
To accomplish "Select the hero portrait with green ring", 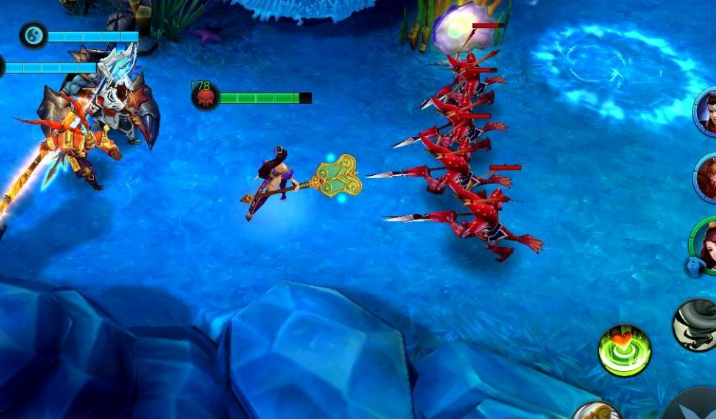I will [x=706, y=245].
